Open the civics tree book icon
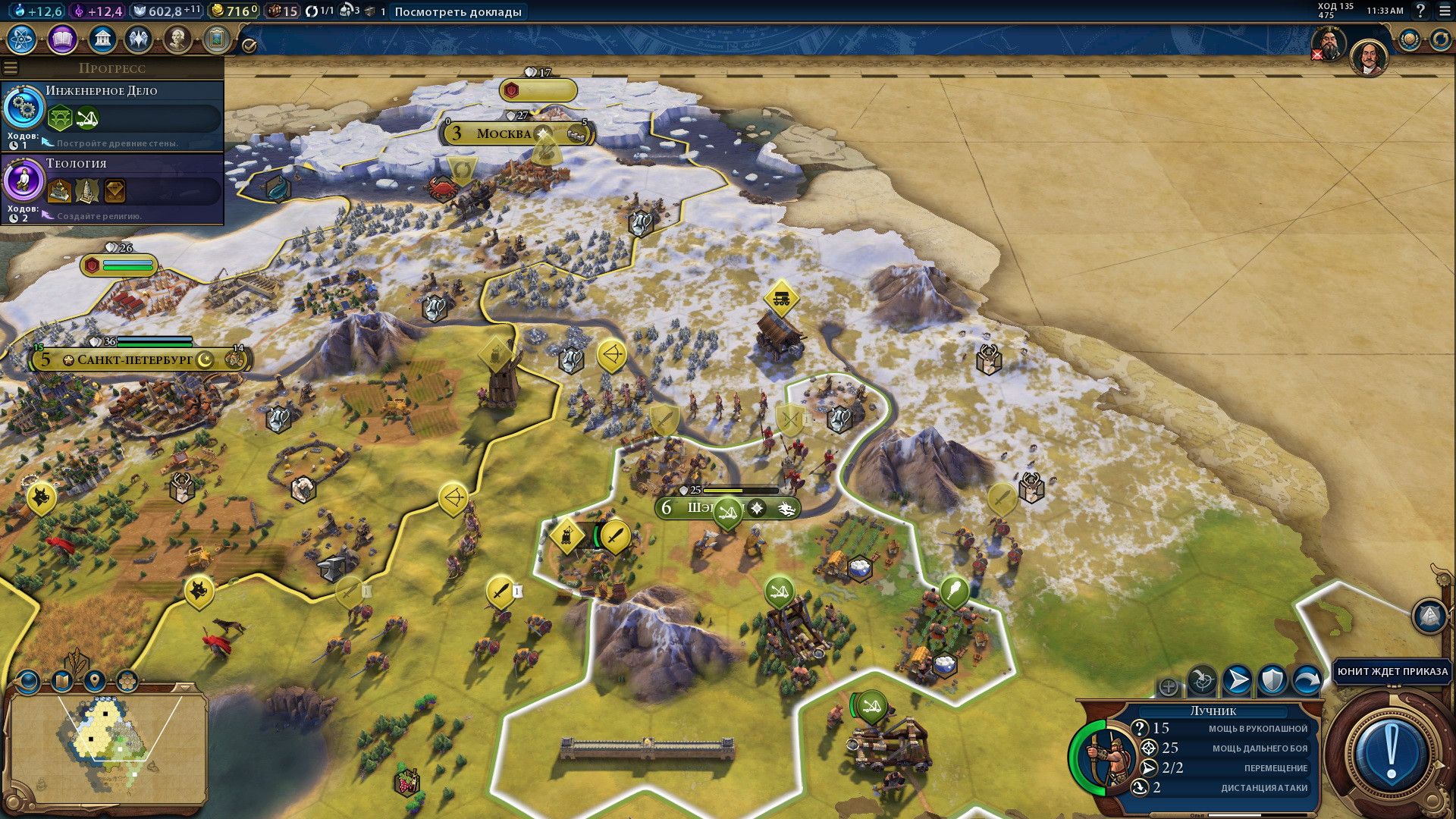Screen dimensions: 1456x819 point(62,39)
